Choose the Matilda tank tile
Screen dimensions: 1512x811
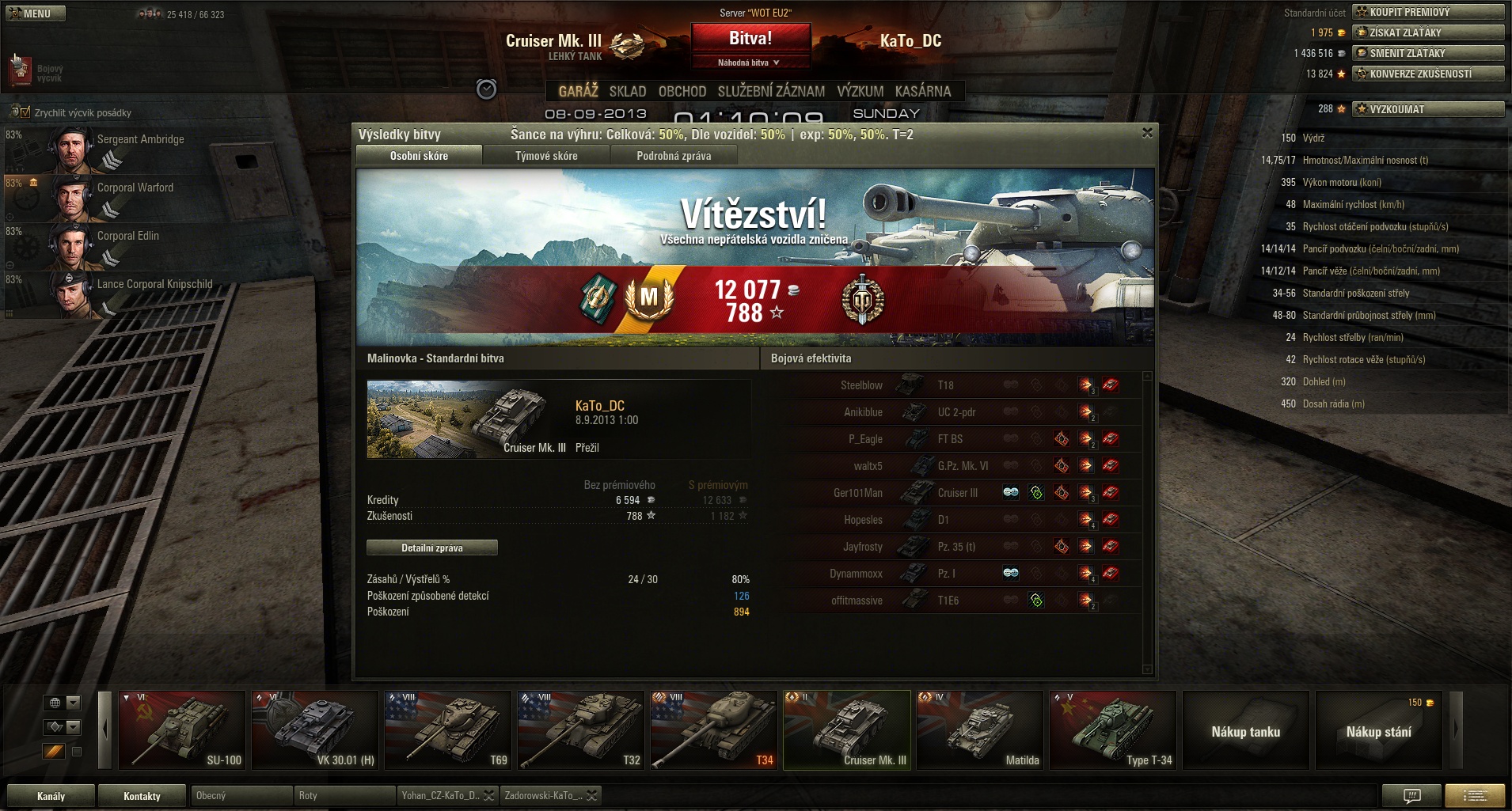pos(980,730)
